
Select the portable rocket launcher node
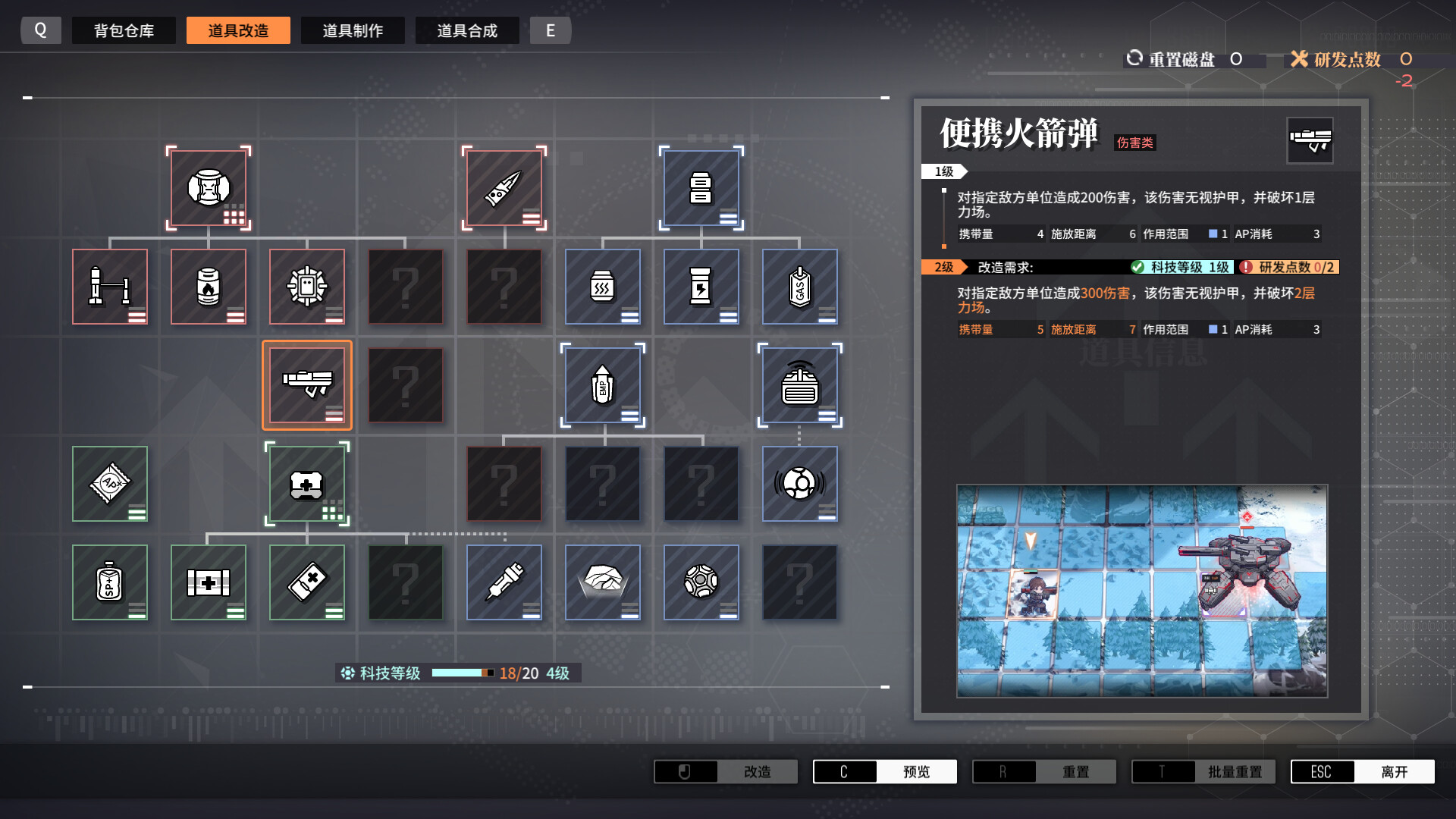point(307,384)
